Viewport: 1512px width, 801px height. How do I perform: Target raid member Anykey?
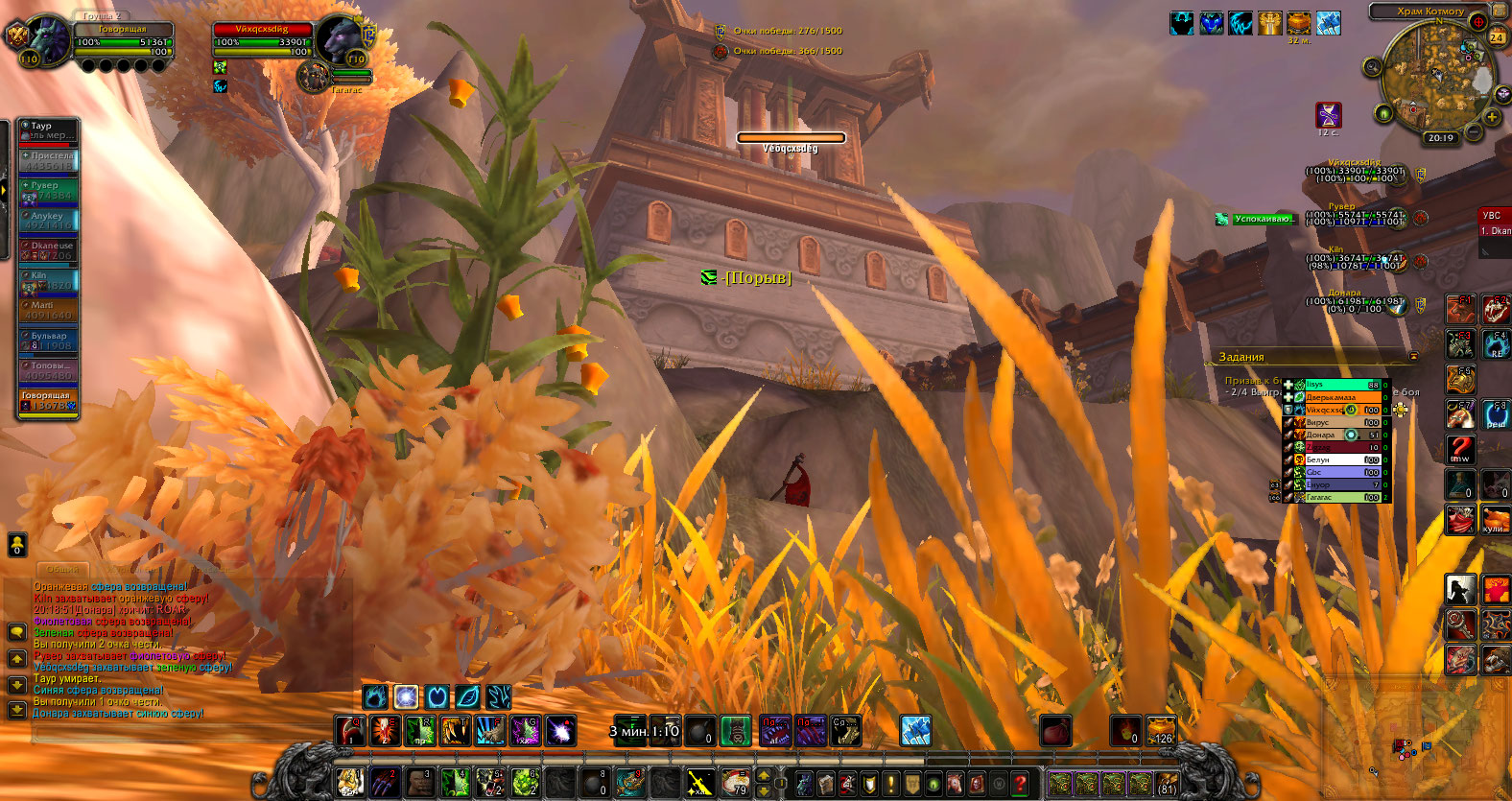[48, 221]
